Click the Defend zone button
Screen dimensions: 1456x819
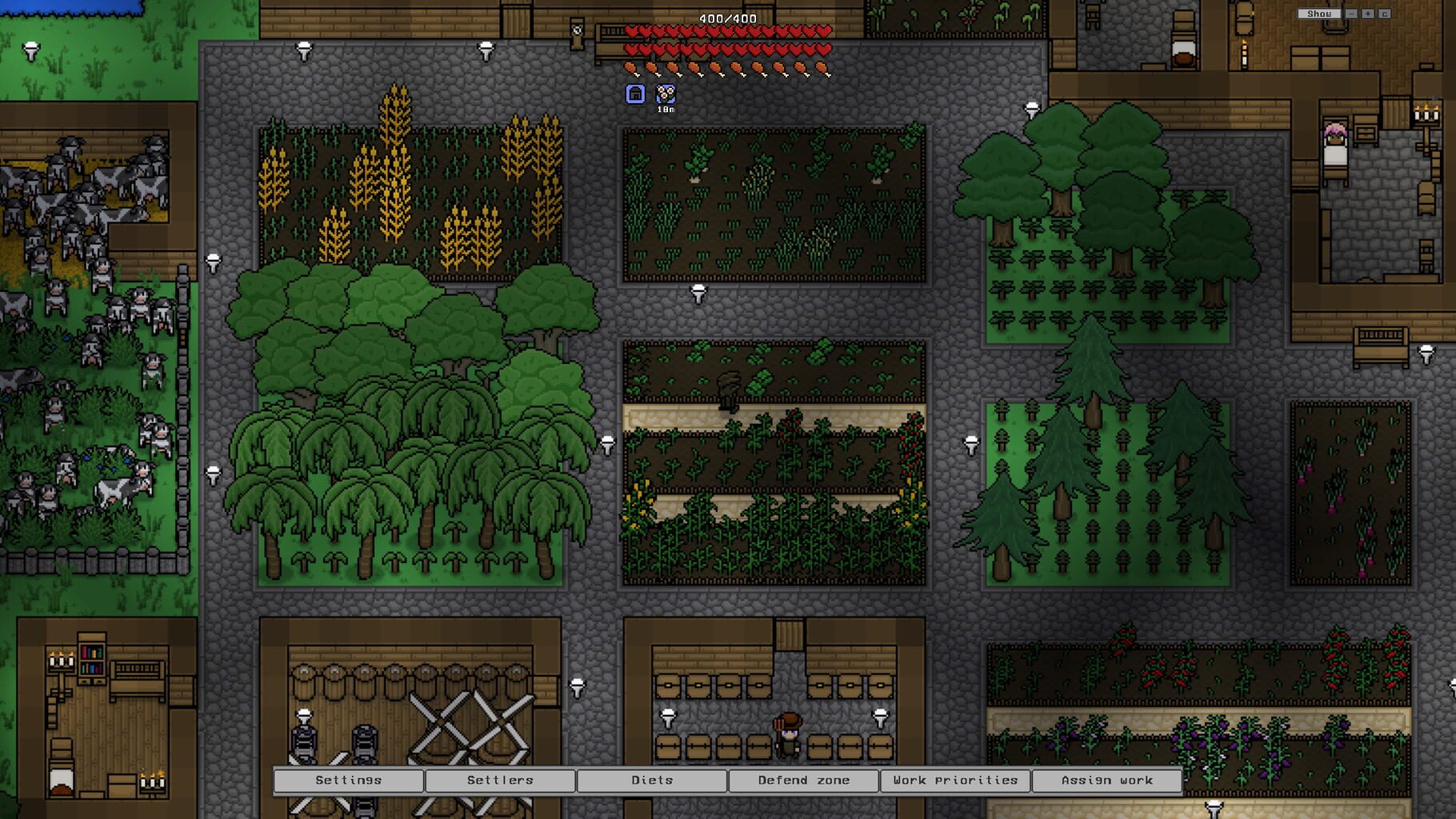(804, 780)
